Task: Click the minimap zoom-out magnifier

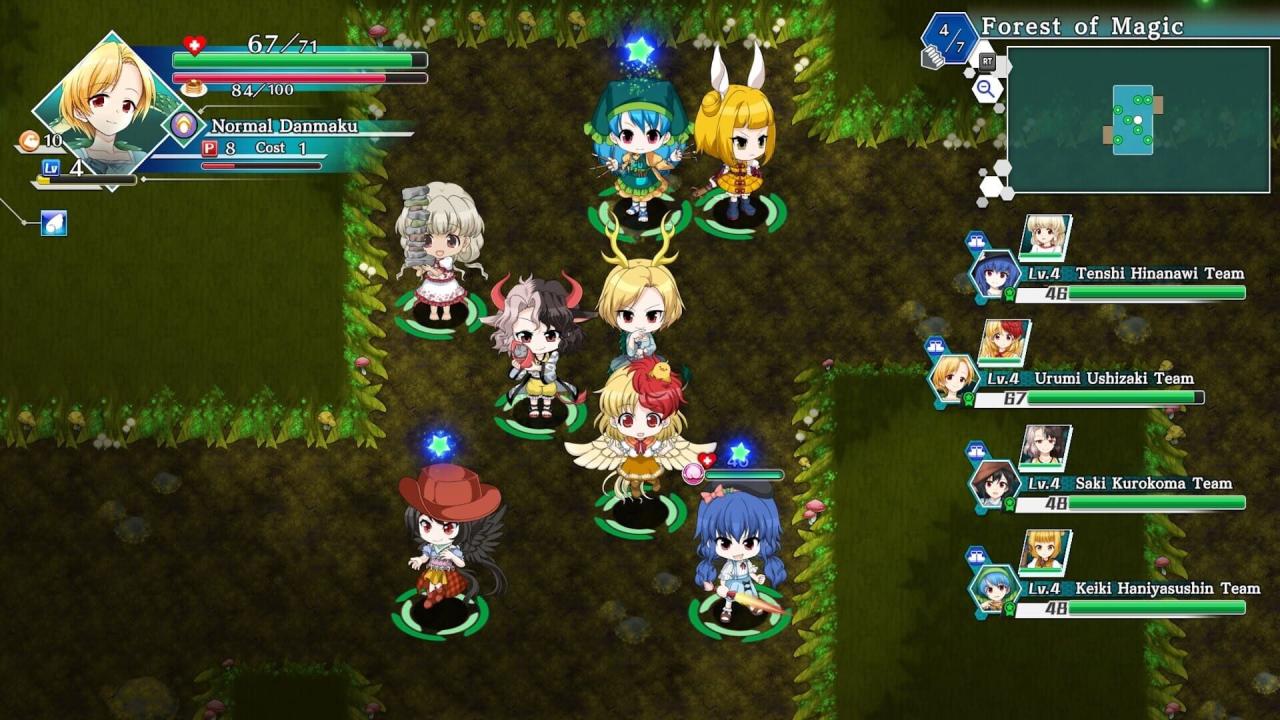Action: point(987,89)
